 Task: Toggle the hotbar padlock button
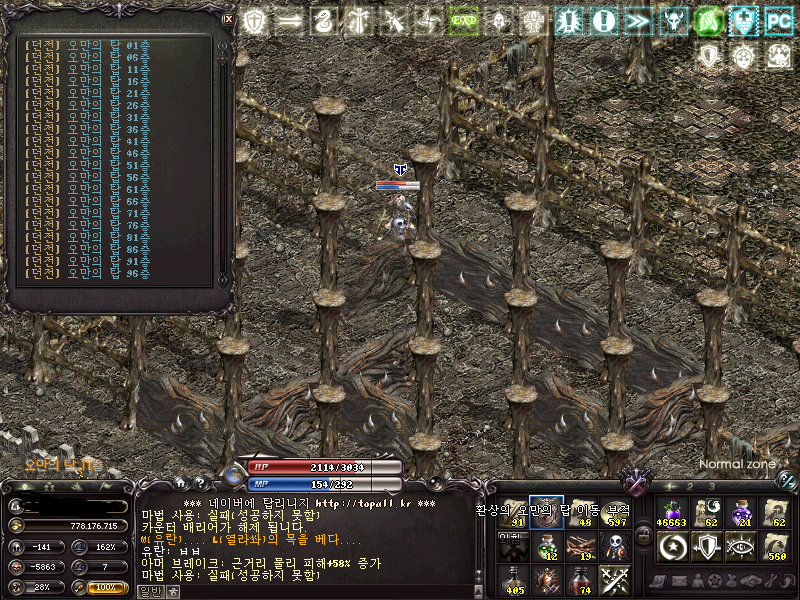click(x=644, y=536)
